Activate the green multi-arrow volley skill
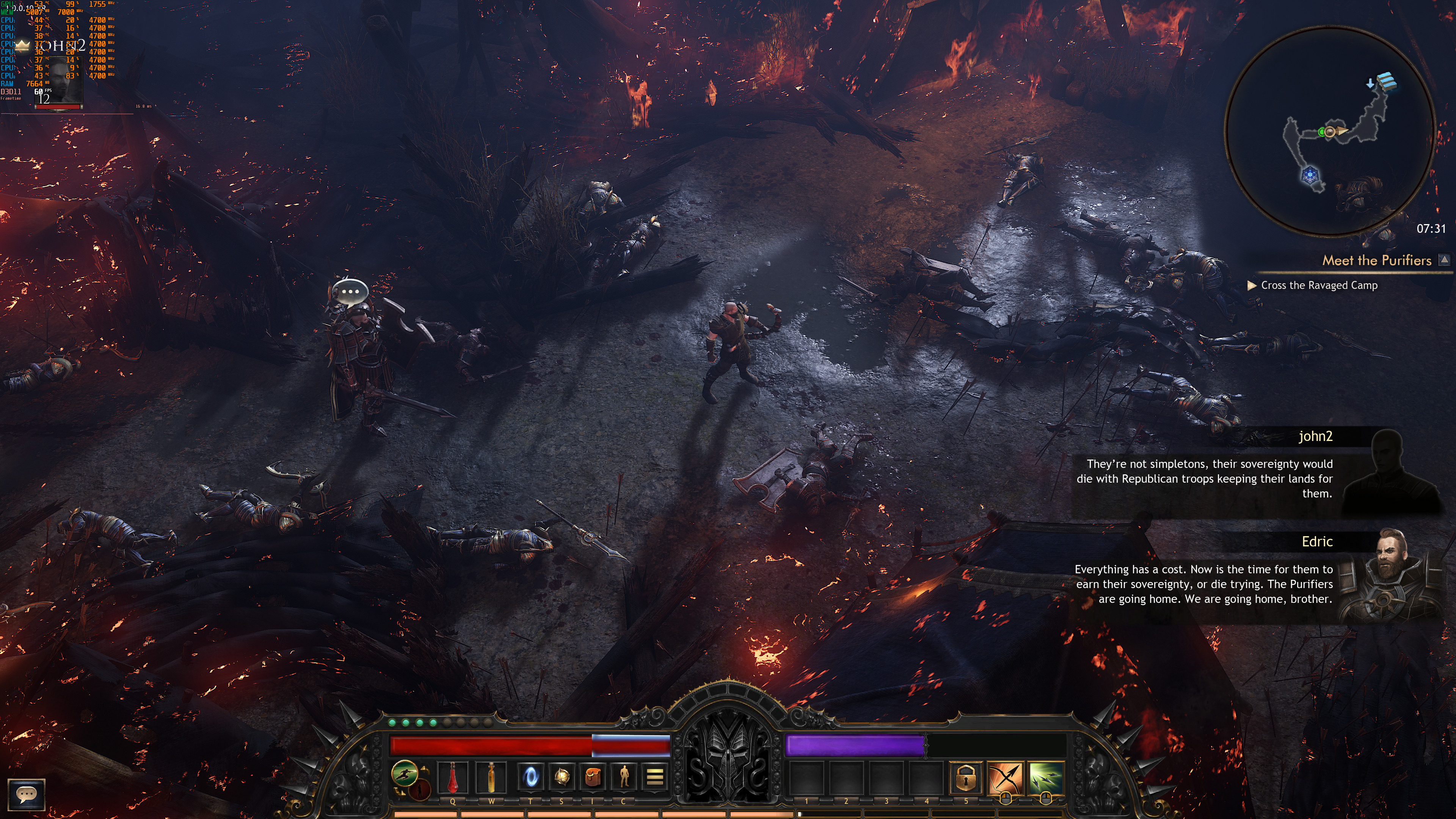 point(1046,778)
